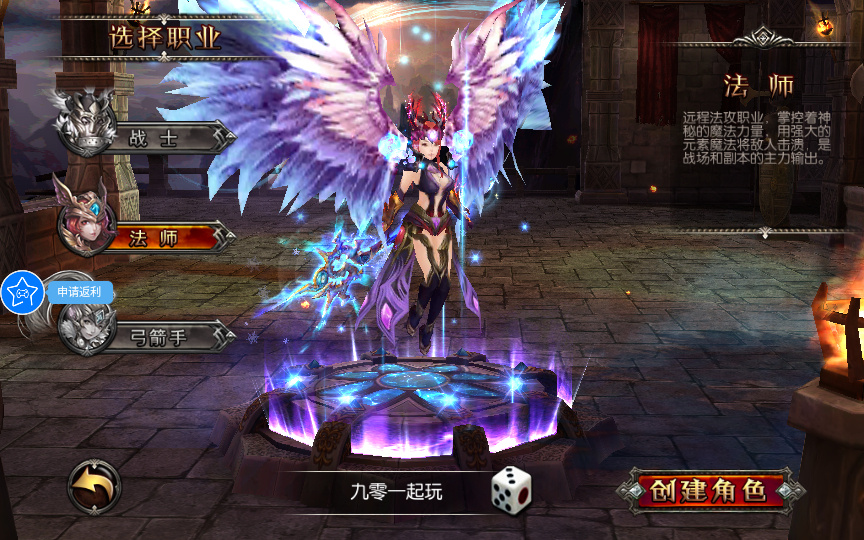Roll the dice for a random name
This screenshot has width=864, height=540.
[510, 488]
